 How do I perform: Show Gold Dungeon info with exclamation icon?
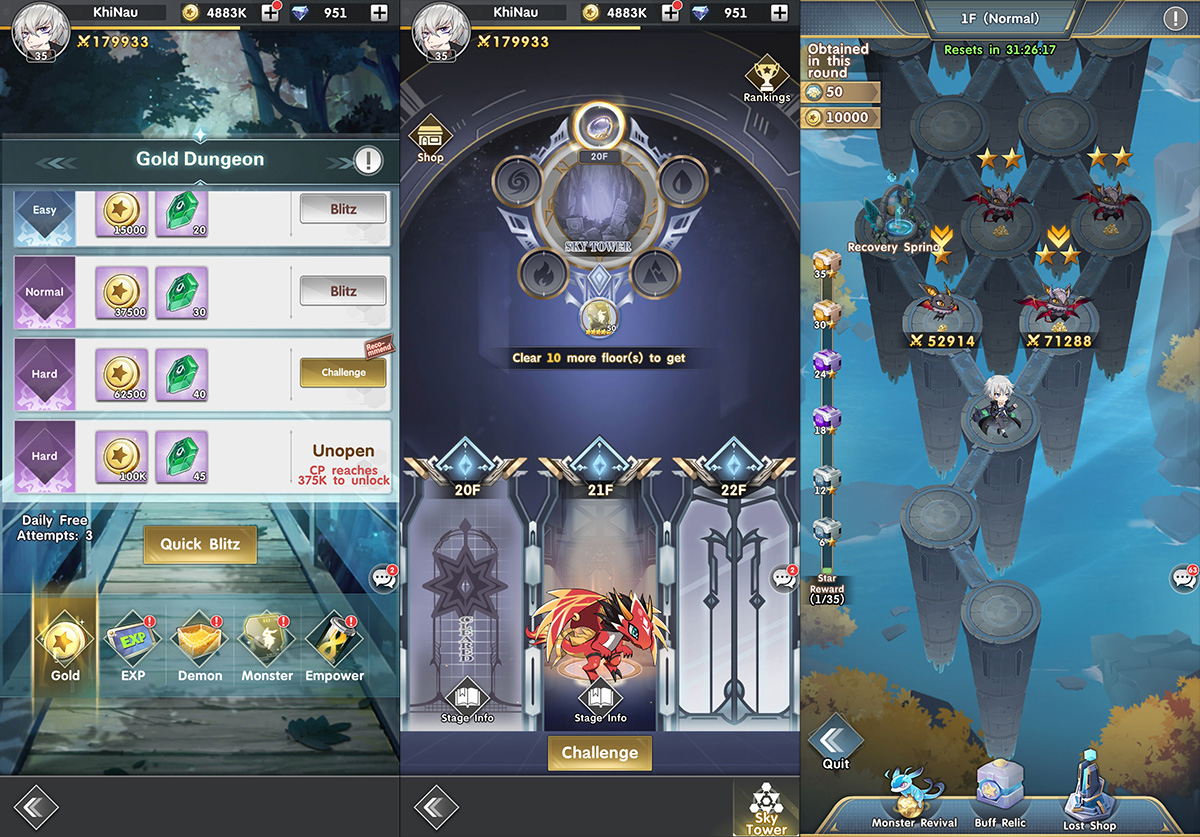pos(368,160)
